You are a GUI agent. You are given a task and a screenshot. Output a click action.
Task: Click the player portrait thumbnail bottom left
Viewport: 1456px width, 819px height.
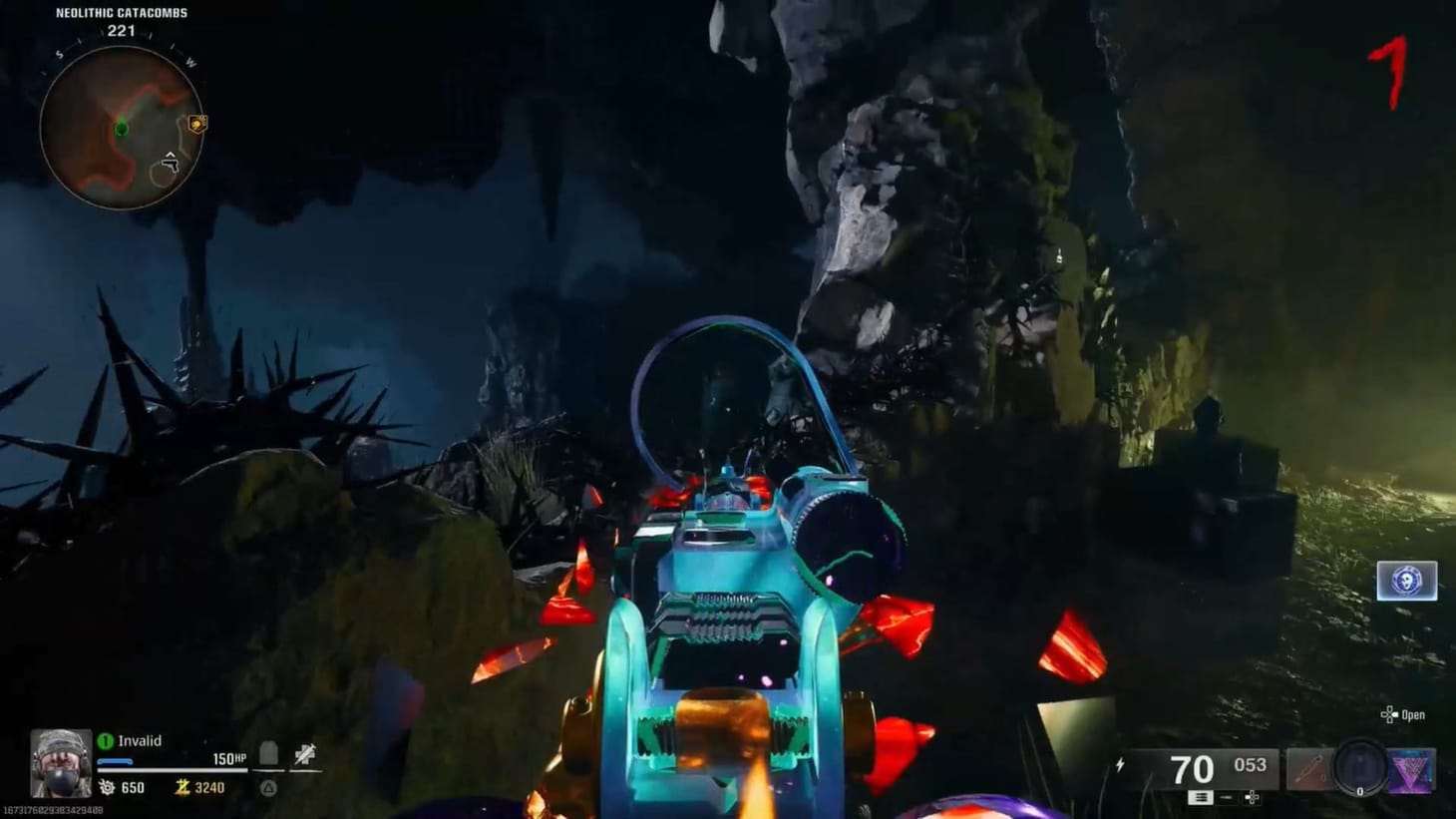pyautogui.click(x=60, y=763)
